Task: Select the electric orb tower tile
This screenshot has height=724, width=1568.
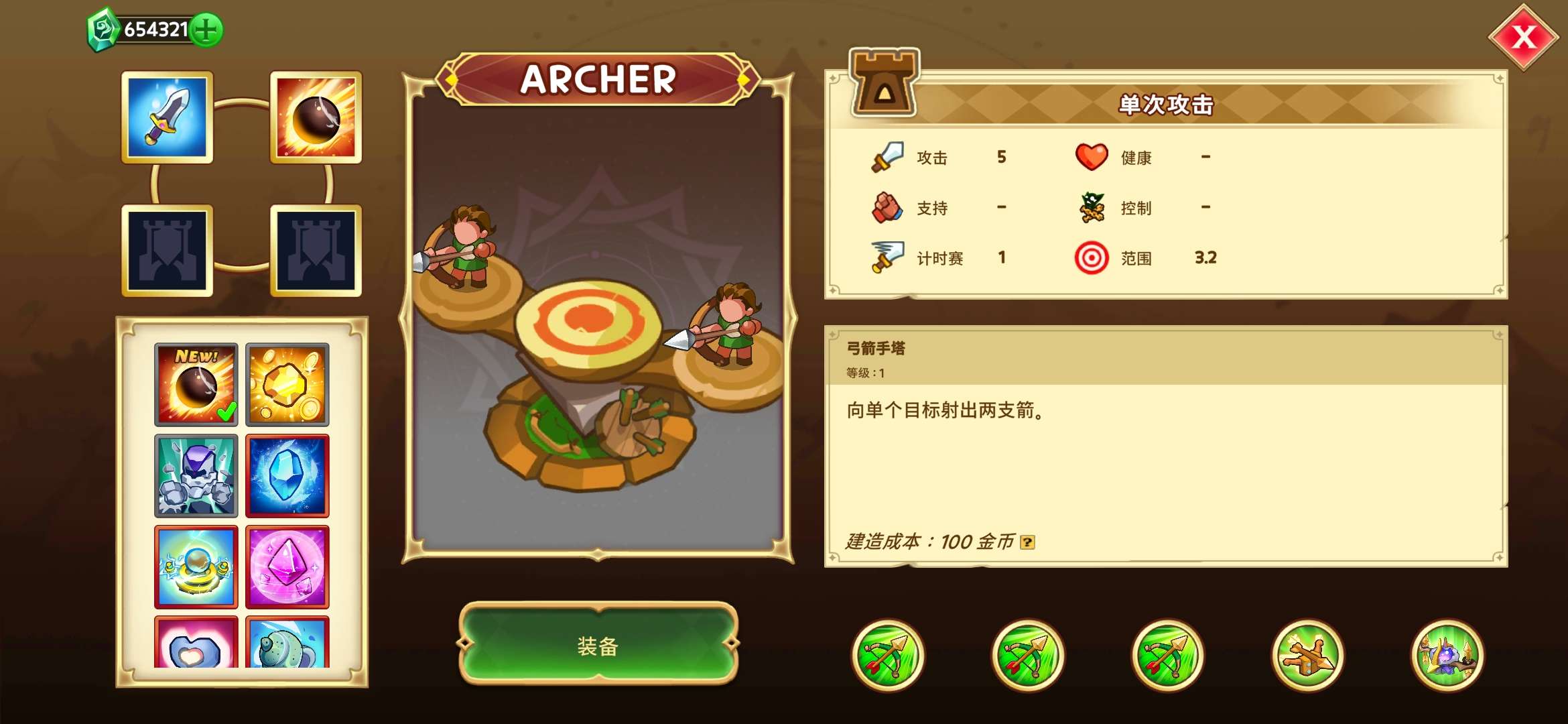Action: tap(196, 567)
